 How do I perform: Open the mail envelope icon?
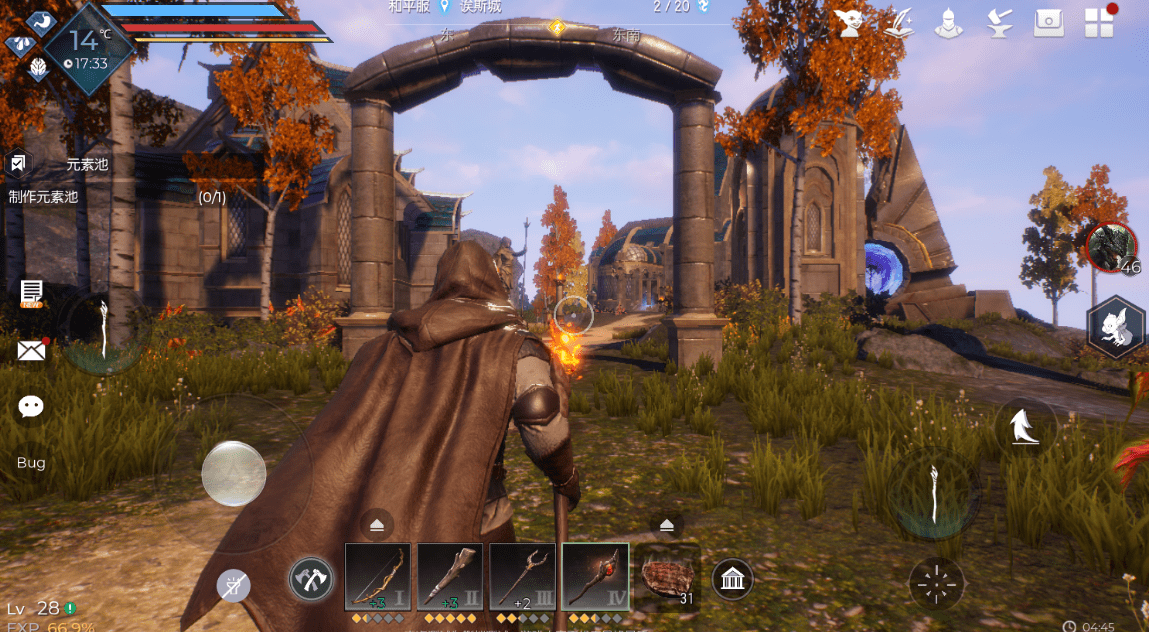pyautogui.click(x=32, y=350)
